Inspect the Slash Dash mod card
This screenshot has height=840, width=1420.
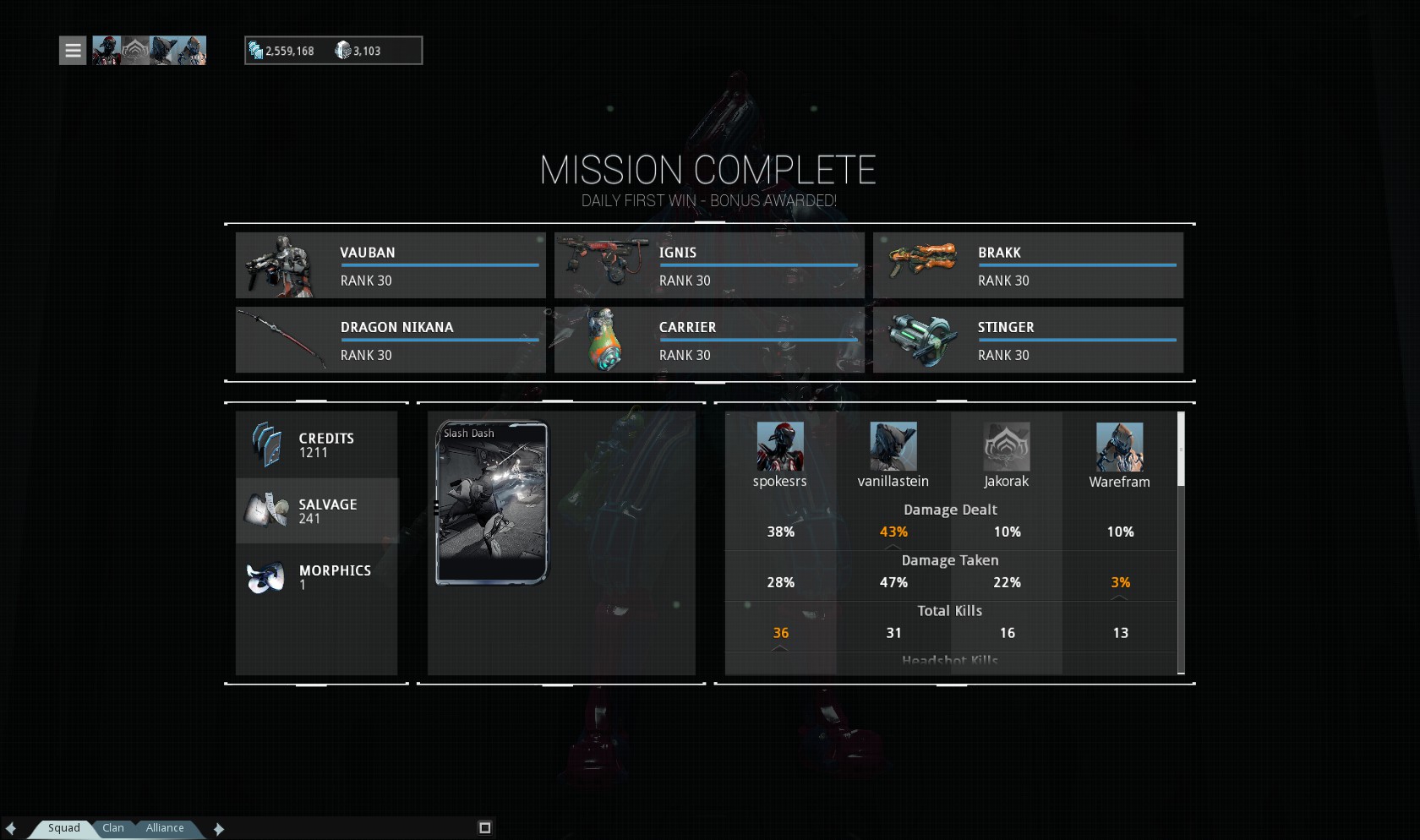[x=492, y=503]
